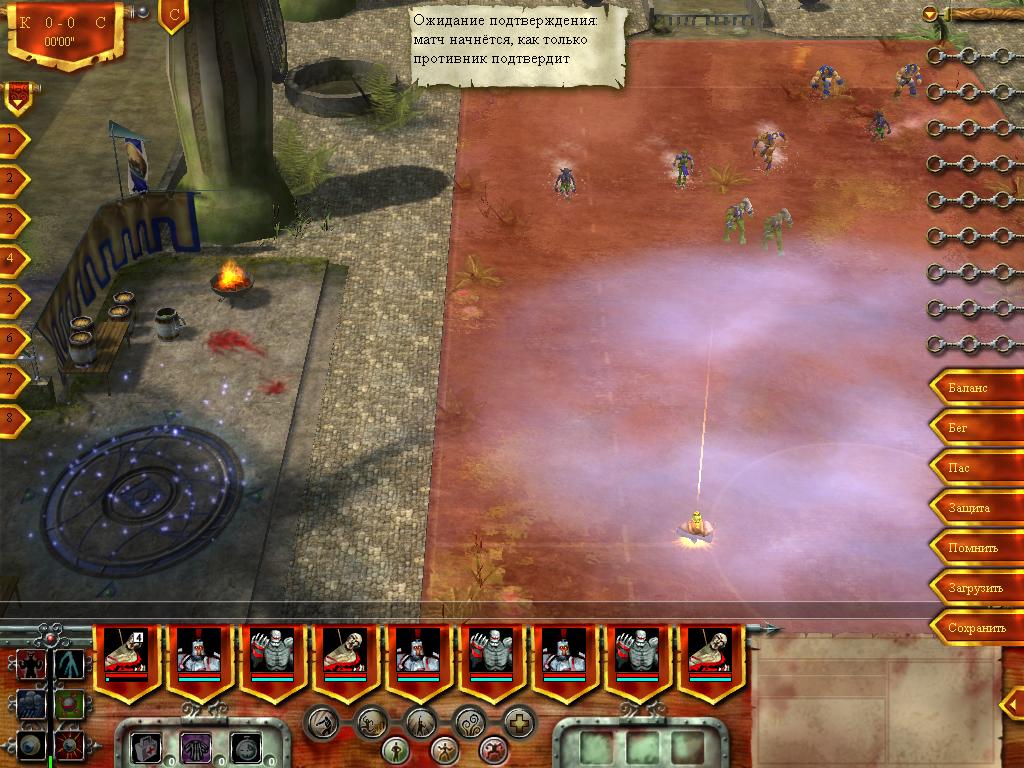Screen dimensions: 1024x768
Task: Select the player portrait marked with 4
Action: click(x=127, y=660)
